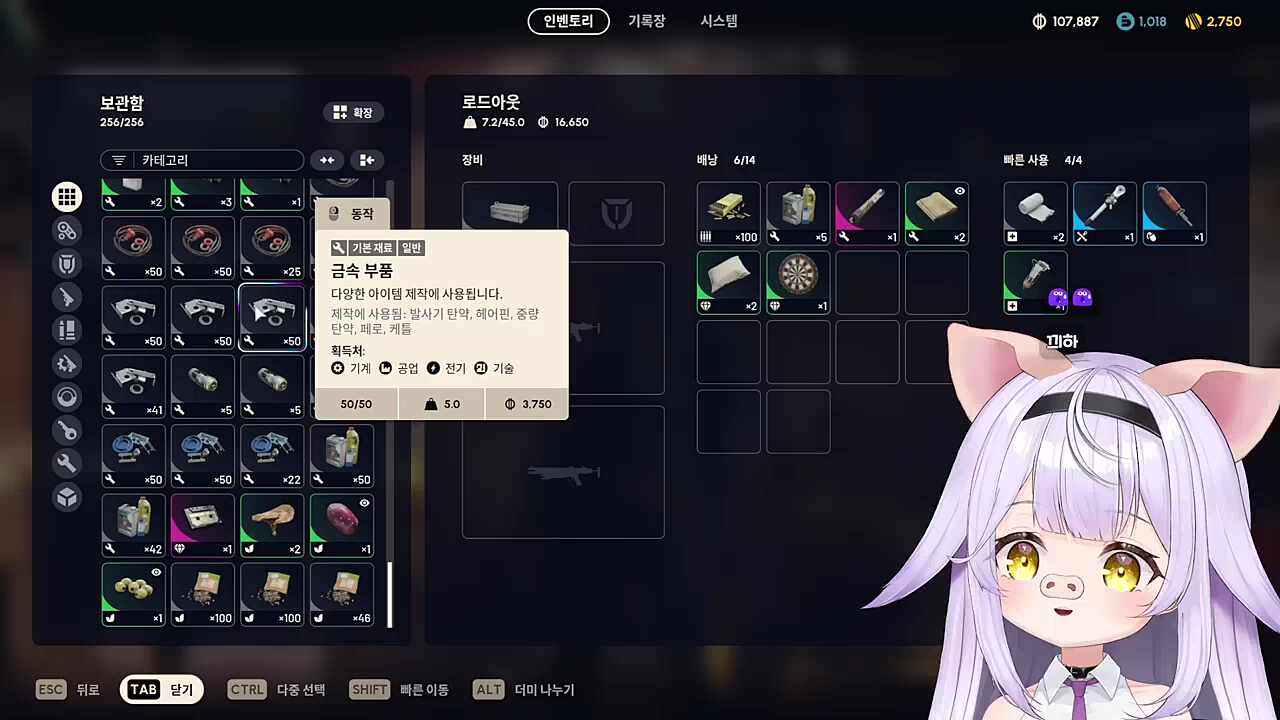Switch to the 기록장 tab
Image resolution: width=1280 pixels, height=720 pixels.
point(646,21)
